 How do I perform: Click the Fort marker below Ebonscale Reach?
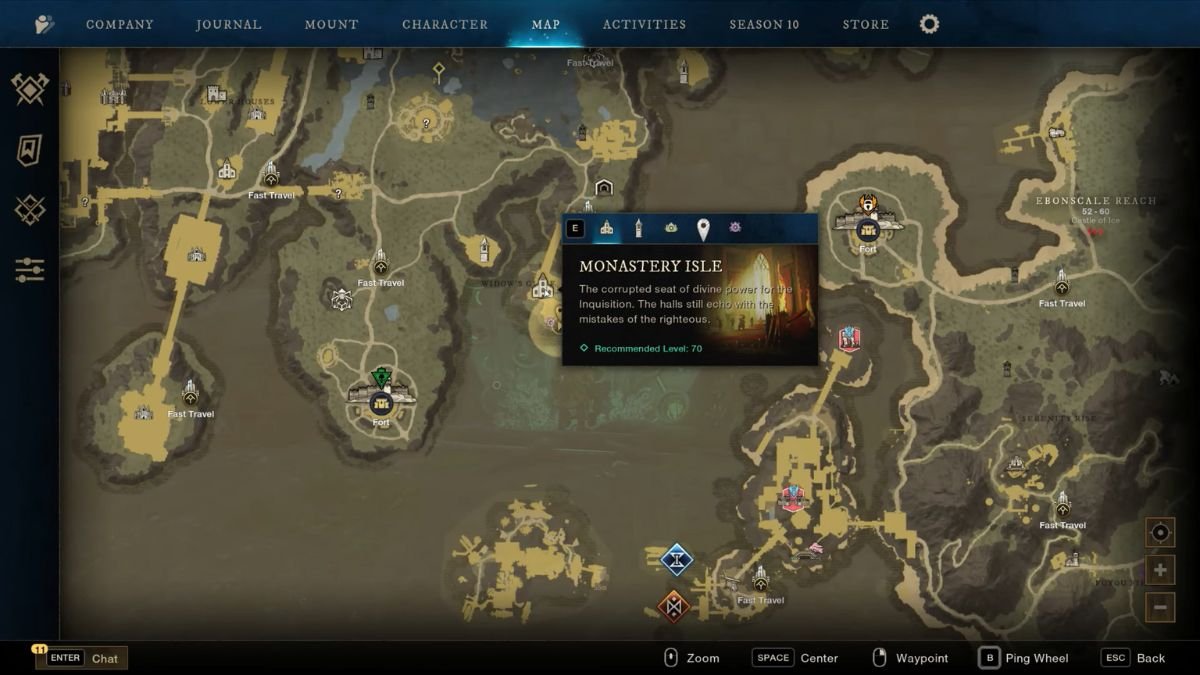(x=867, y=229)
